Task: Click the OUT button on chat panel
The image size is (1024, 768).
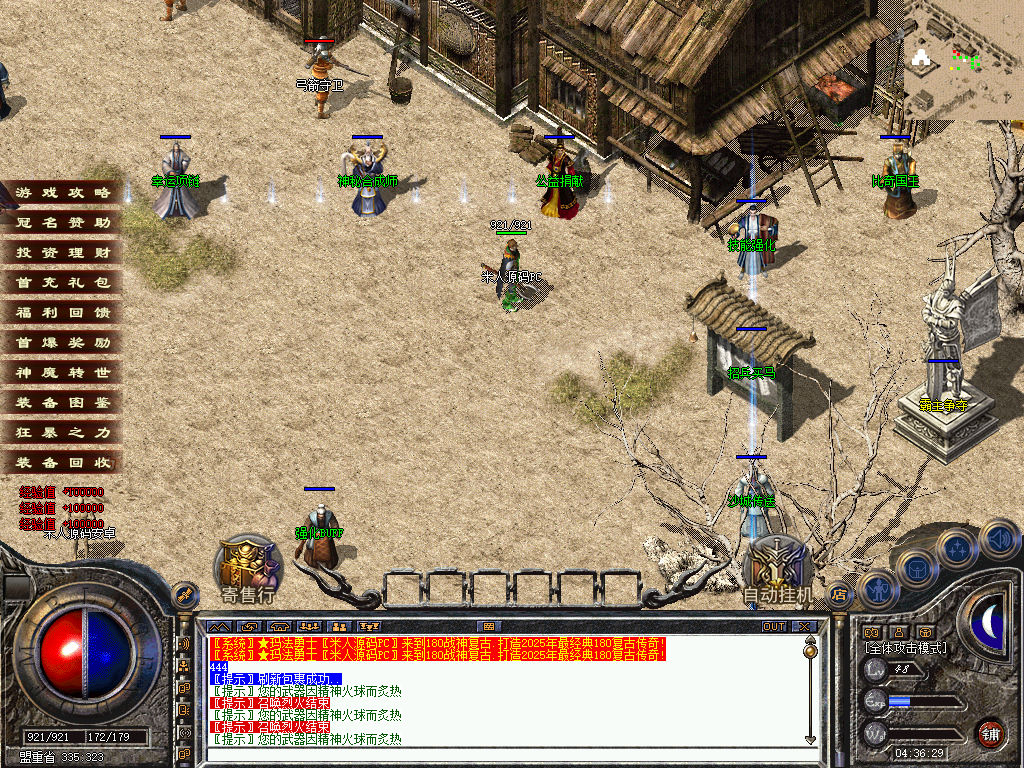Action: click(x=774, y=627)
